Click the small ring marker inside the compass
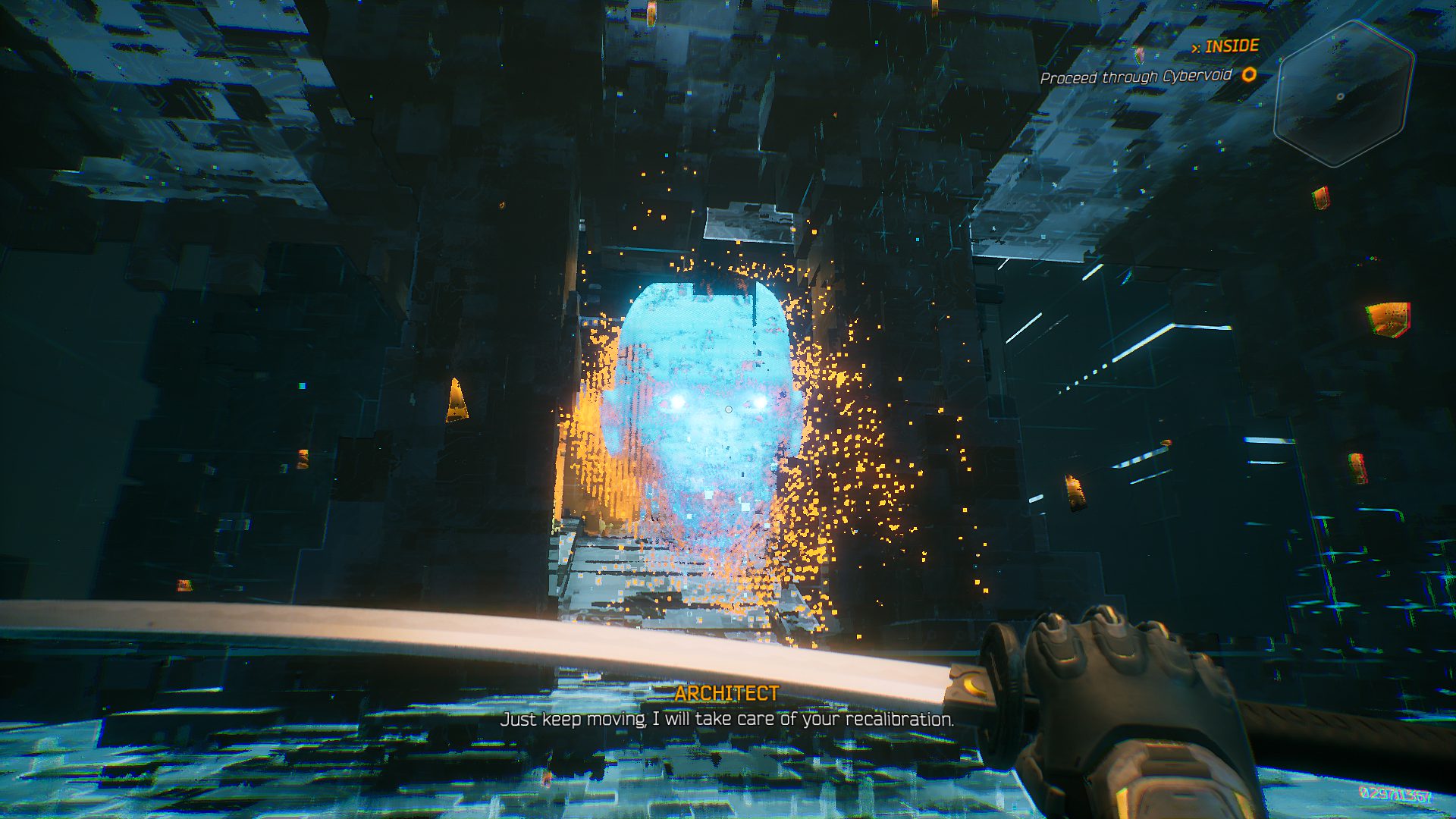Viewport: 1456px width, 819px height. point(1341,96)
